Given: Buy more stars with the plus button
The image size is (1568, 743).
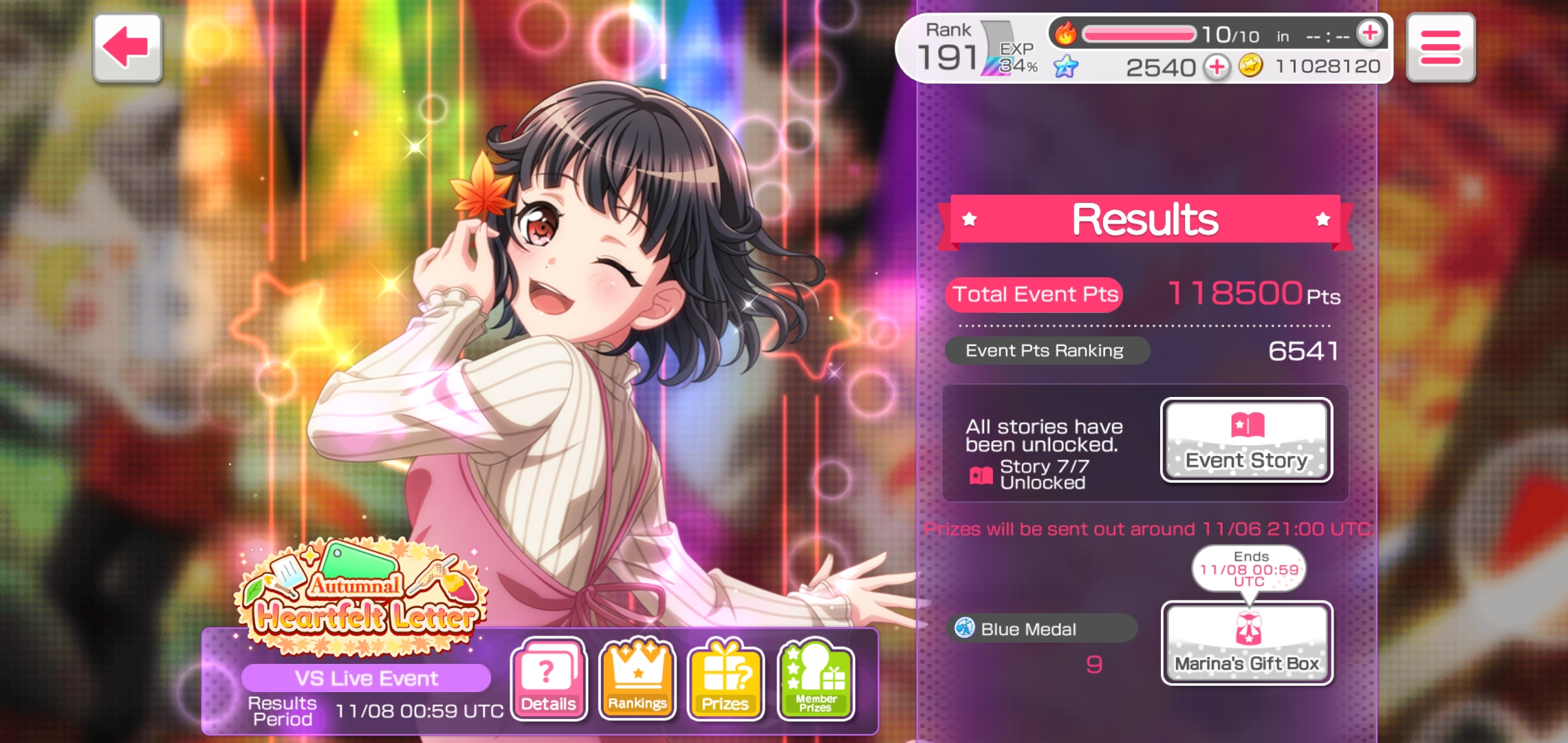Looking at the screenshot, I should [1217, 67].
